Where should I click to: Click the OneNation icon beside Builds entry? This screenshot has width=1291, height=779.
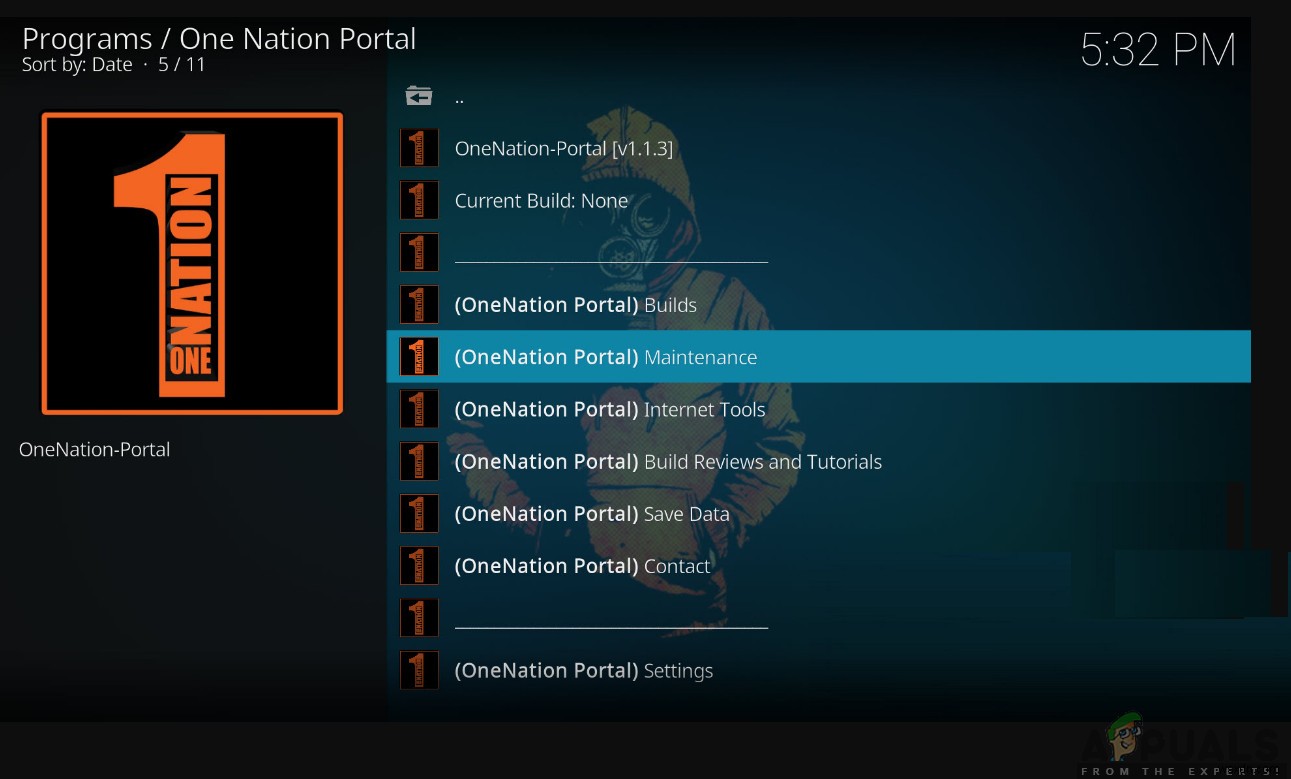pyautogui.click(x=419, y=304)
